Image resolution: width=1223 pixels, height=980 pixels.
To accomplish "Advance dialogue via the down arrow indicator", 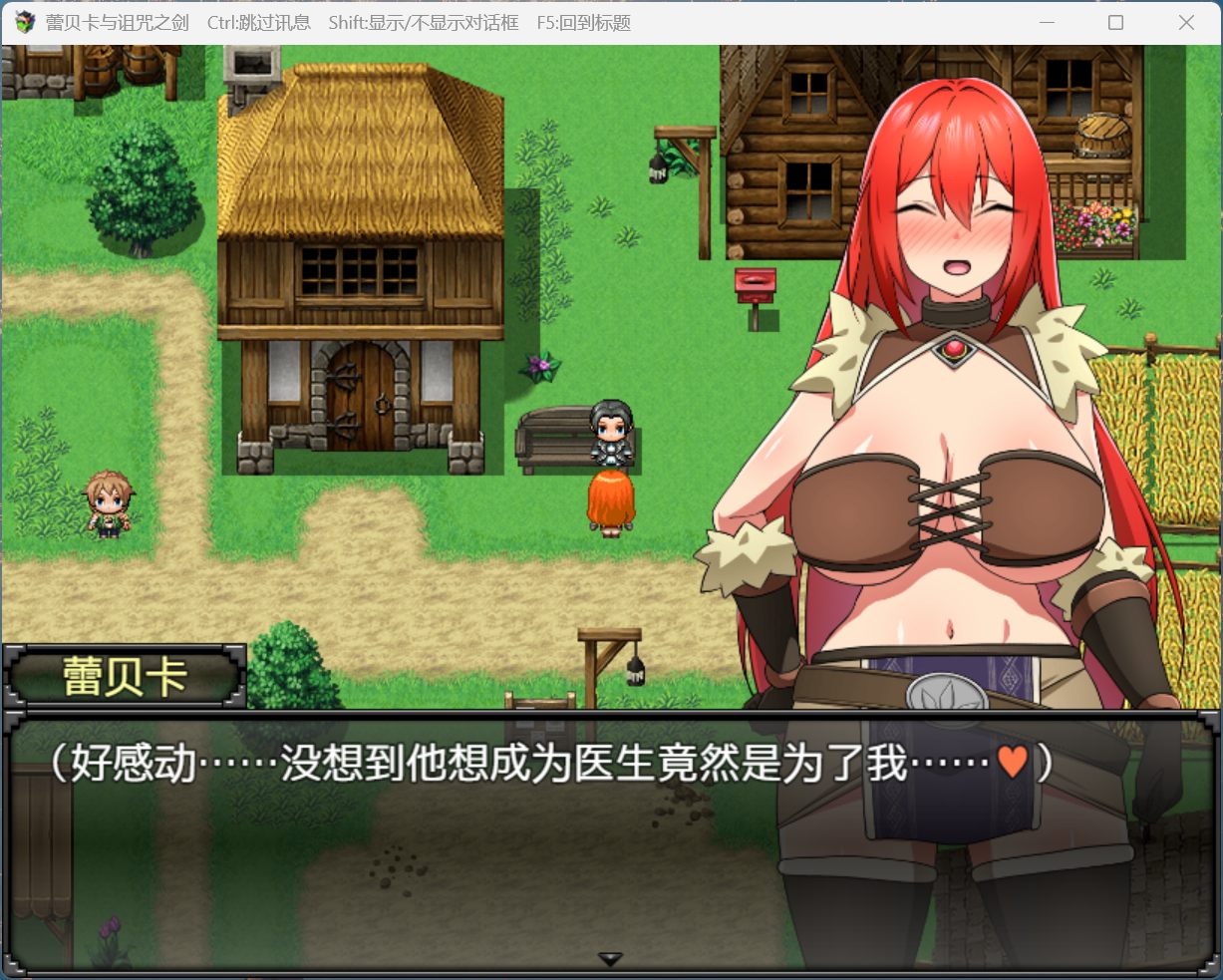I will coord(610,959).
